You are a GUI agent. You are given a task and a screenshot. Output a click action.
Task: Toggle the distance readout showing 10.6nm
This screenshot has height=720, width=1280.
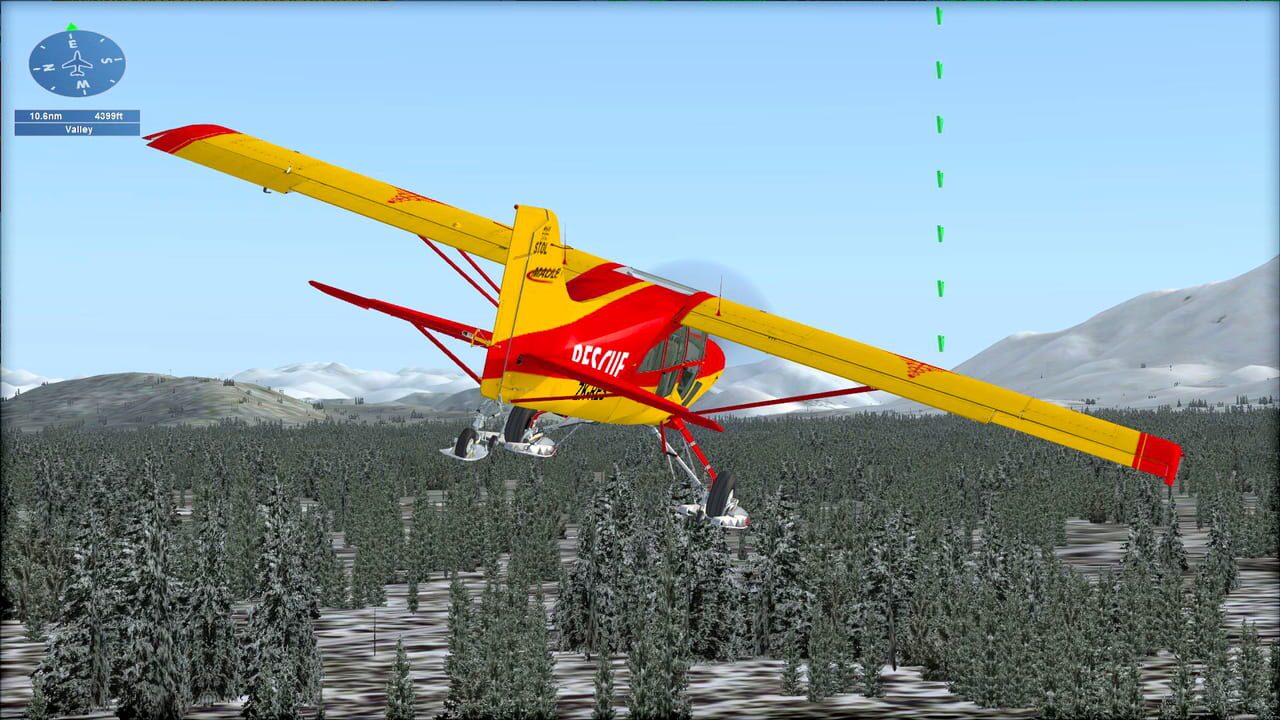(x=47, y=116)
